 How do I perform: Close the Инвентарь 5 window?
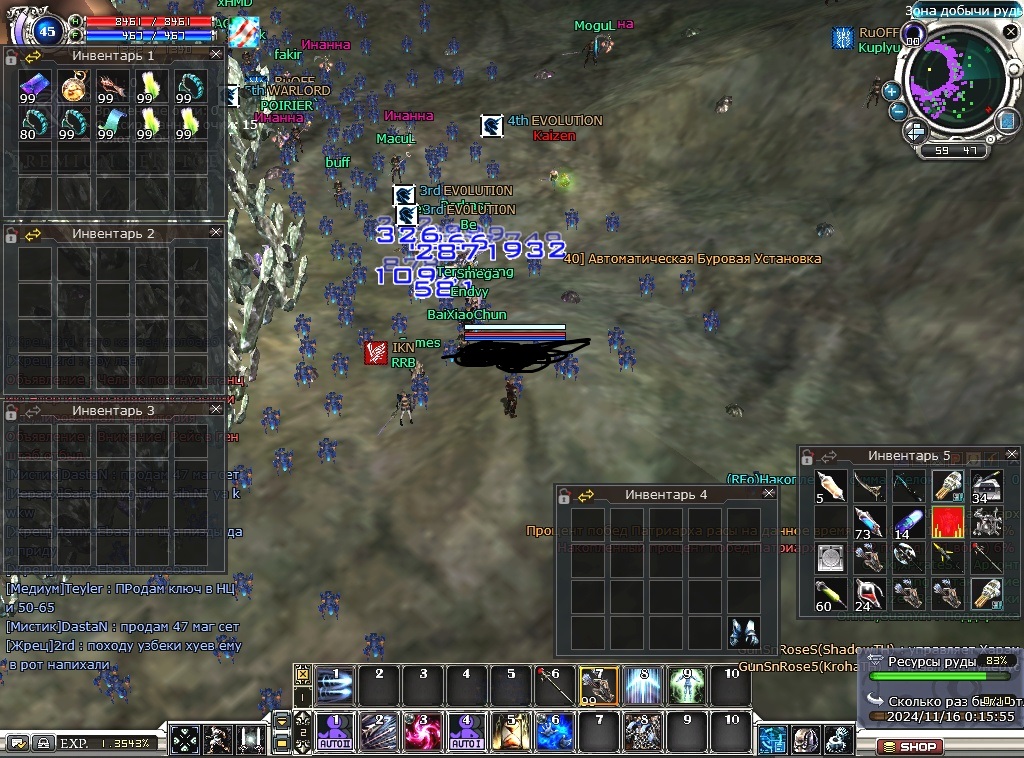[x=1012, y=455]
